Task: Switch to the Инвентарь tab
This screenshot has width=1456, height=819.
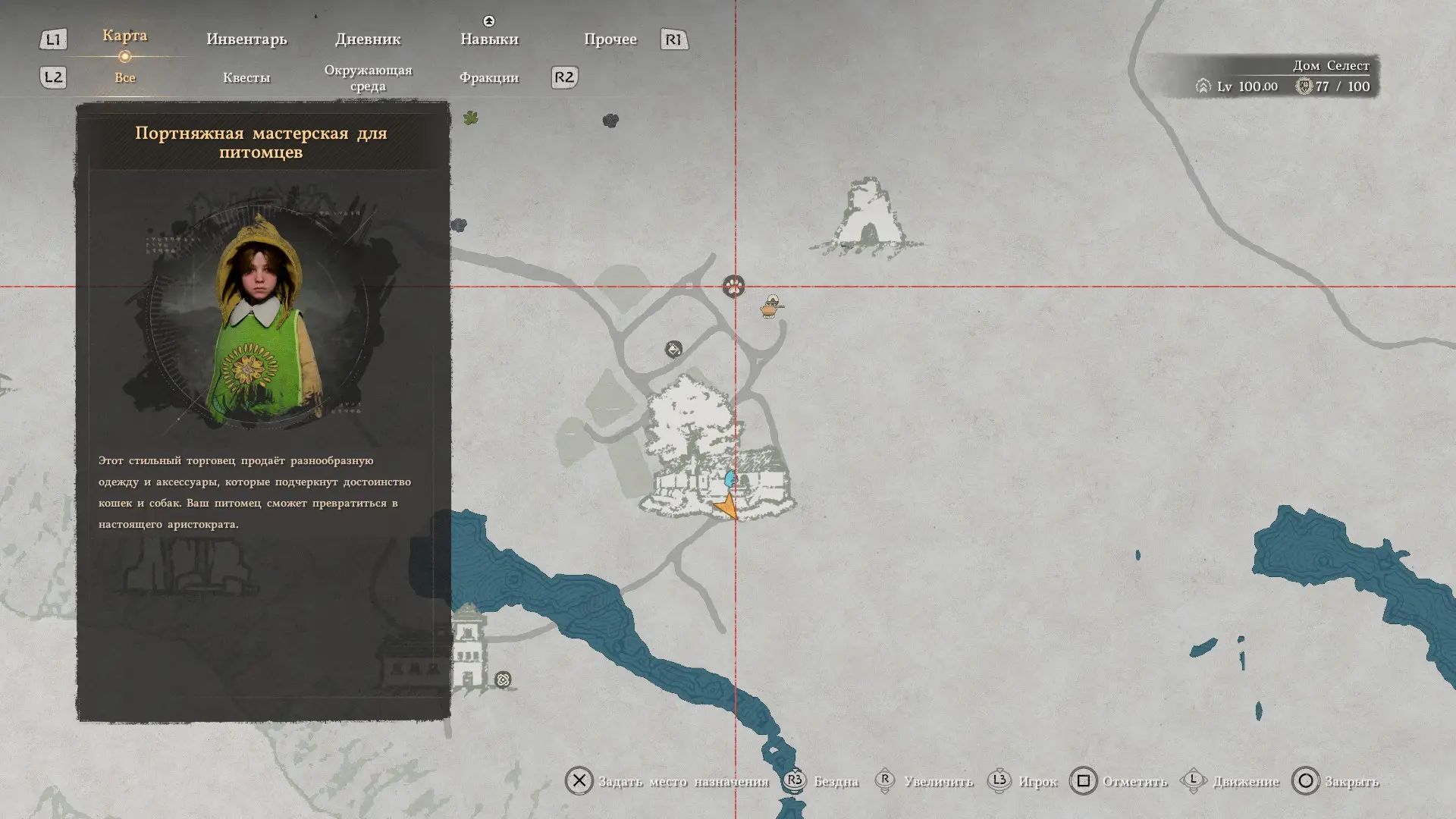Action: tap(246, 39)
